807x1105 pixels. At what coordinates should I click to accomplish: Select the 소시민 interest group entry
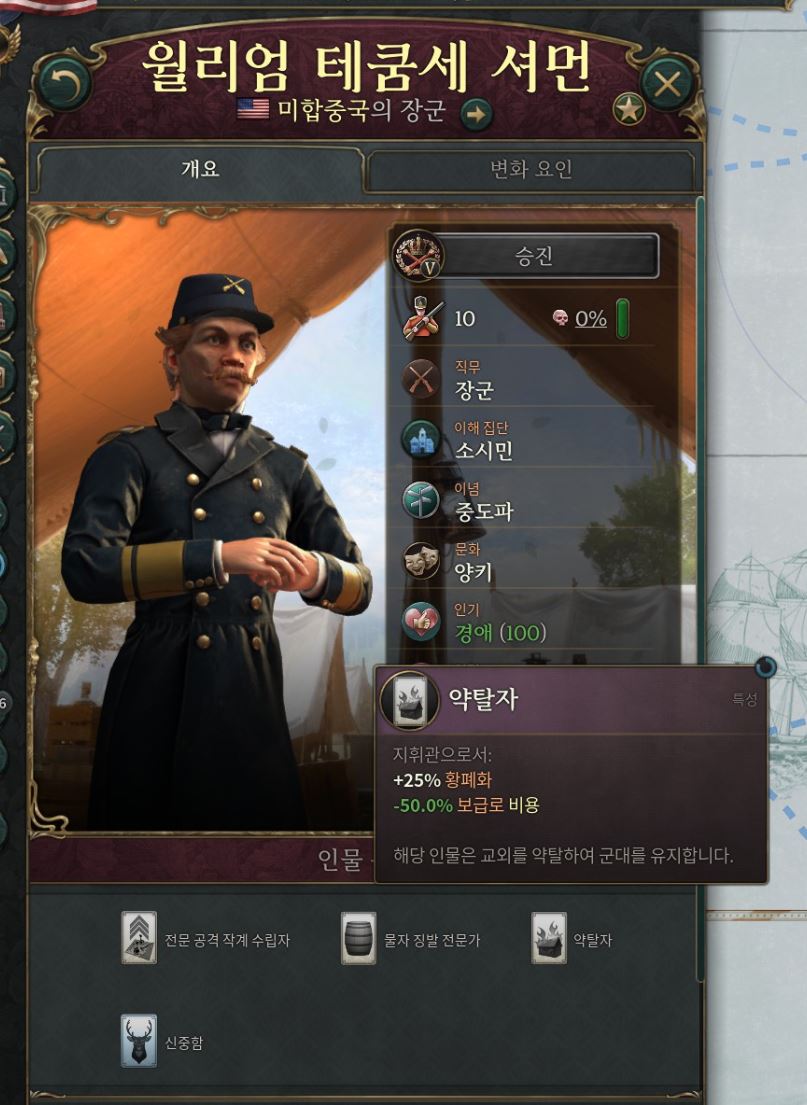(x=484, y=451)
